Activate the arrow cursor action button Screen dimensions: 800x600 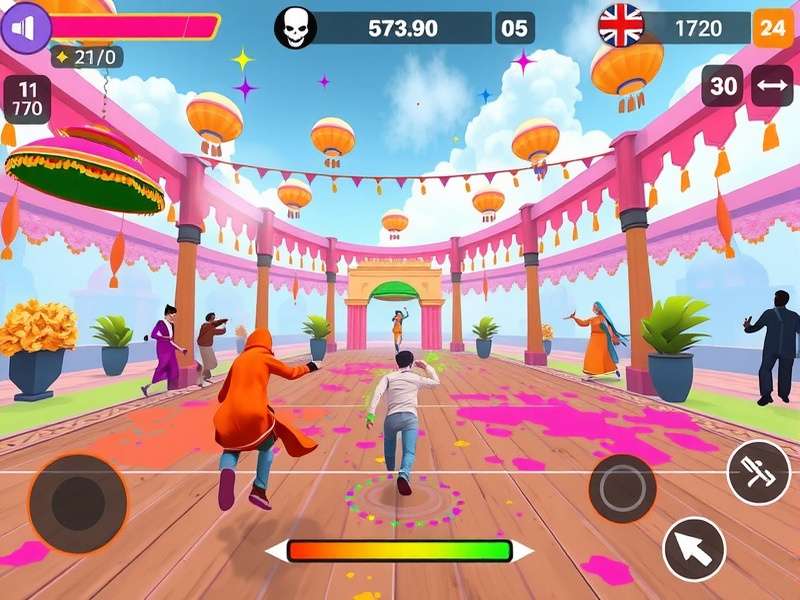(x=694, y=548)
